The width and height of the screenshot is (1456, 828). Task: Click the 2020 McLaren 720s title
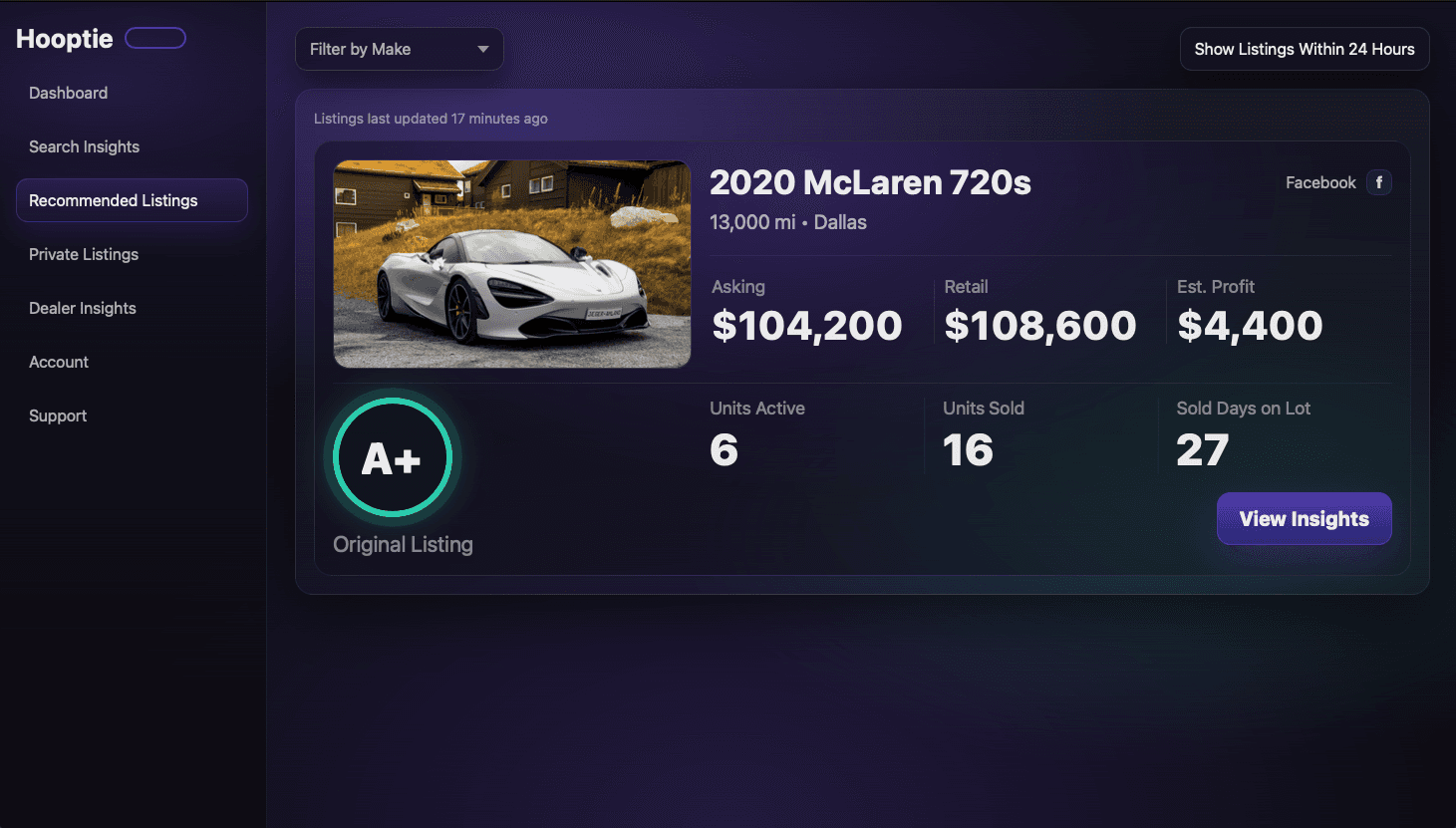[870, 182]
